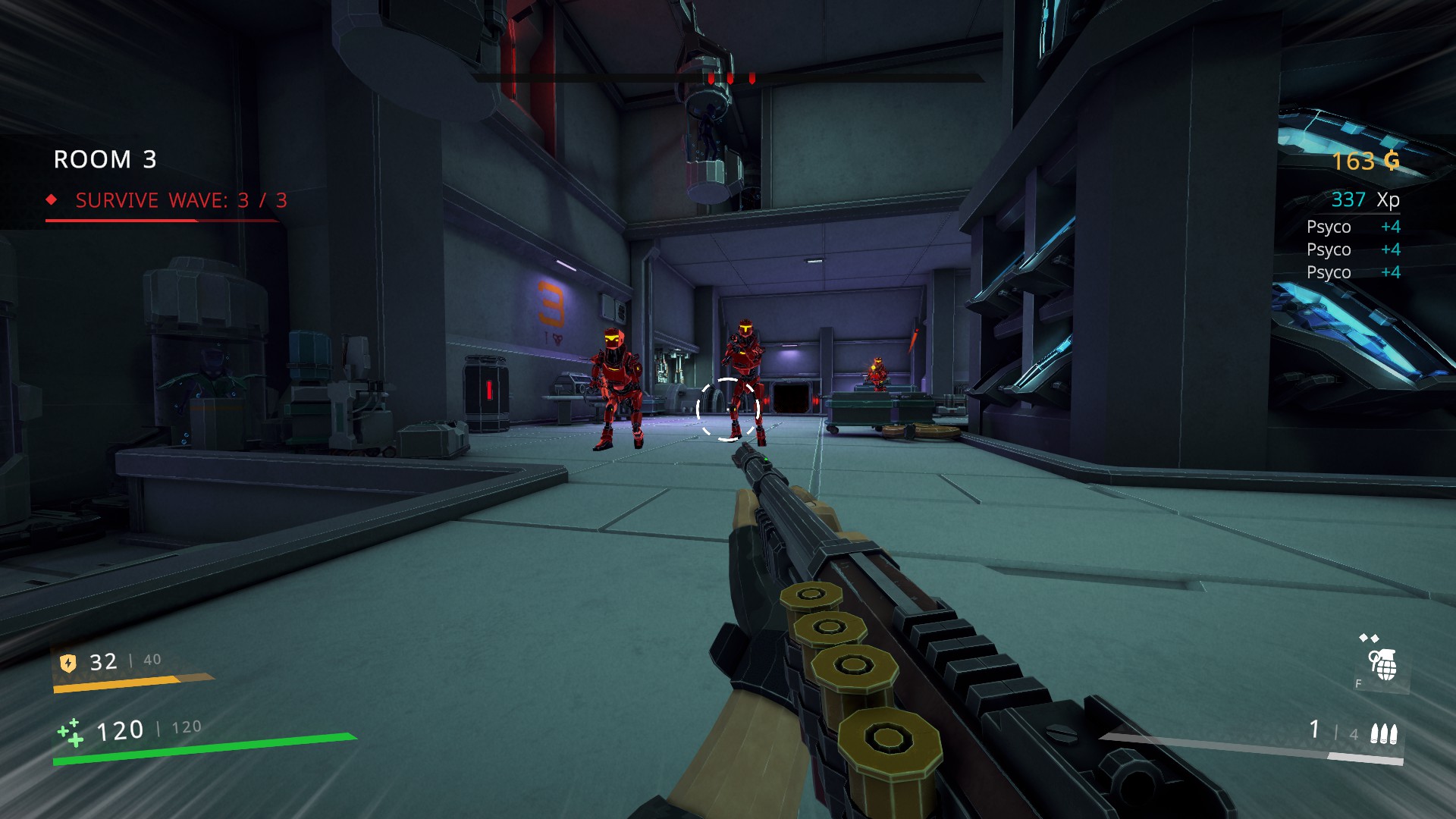
Task: Click the Survive Wave objective tracker
Action: pos(180,200)
